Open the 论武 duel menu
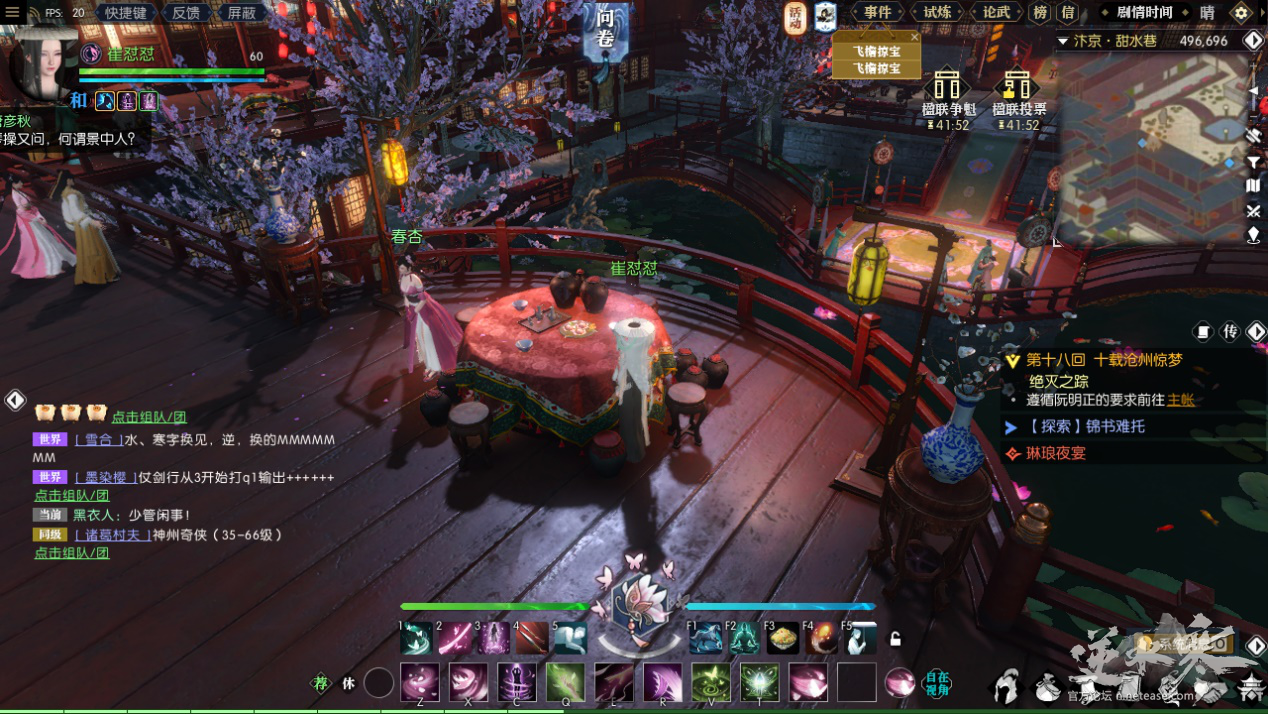Screen dimensions: 1268x714 pos(996,13)
